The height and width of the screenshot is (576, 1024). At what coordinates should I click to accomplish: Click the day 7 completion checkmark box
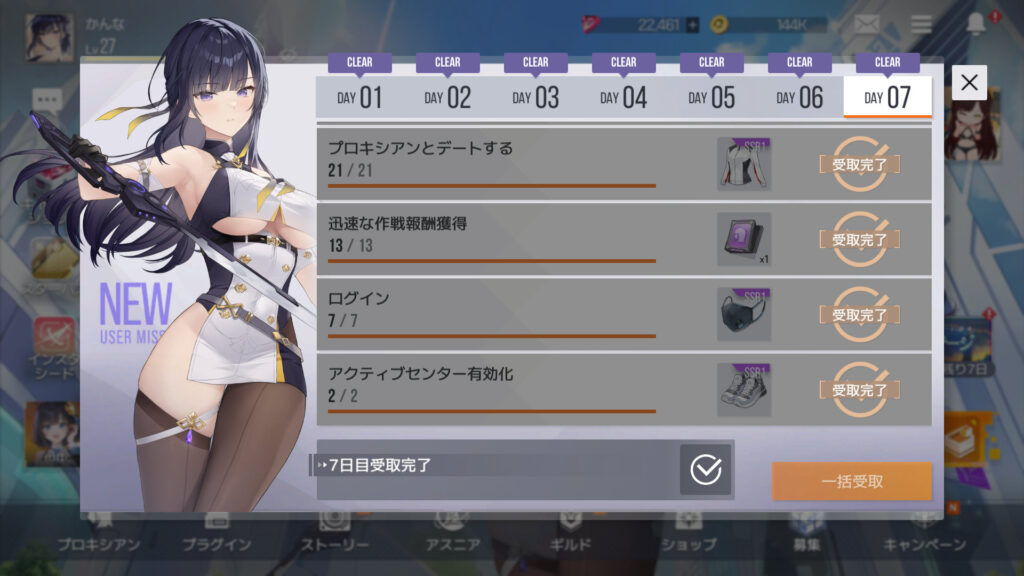coord(705,469)
